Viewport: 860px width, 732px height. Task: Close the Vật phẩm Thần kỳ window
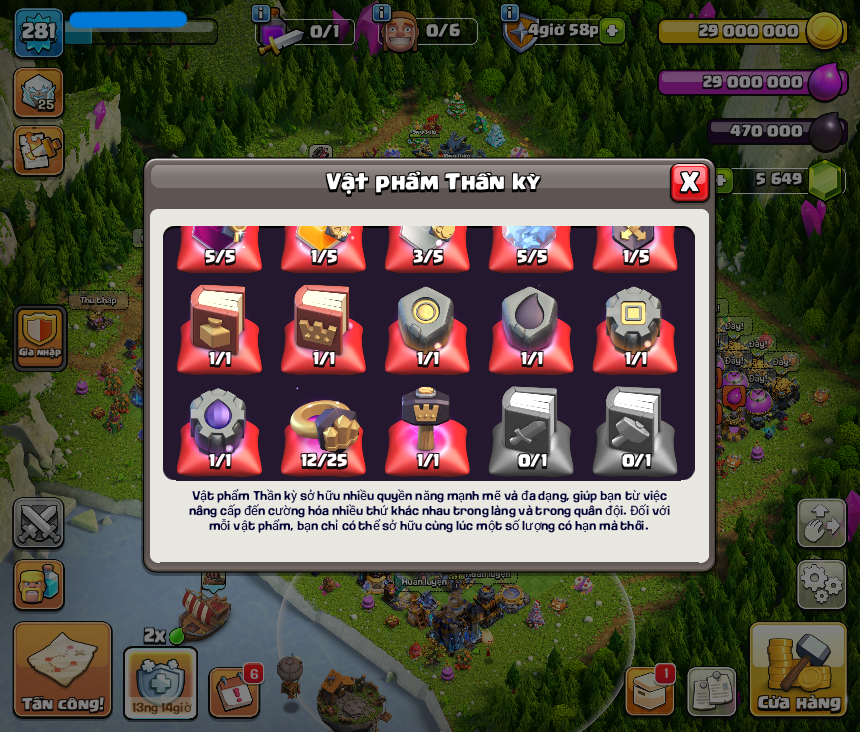pyautogui.click(x=689, y=182)
